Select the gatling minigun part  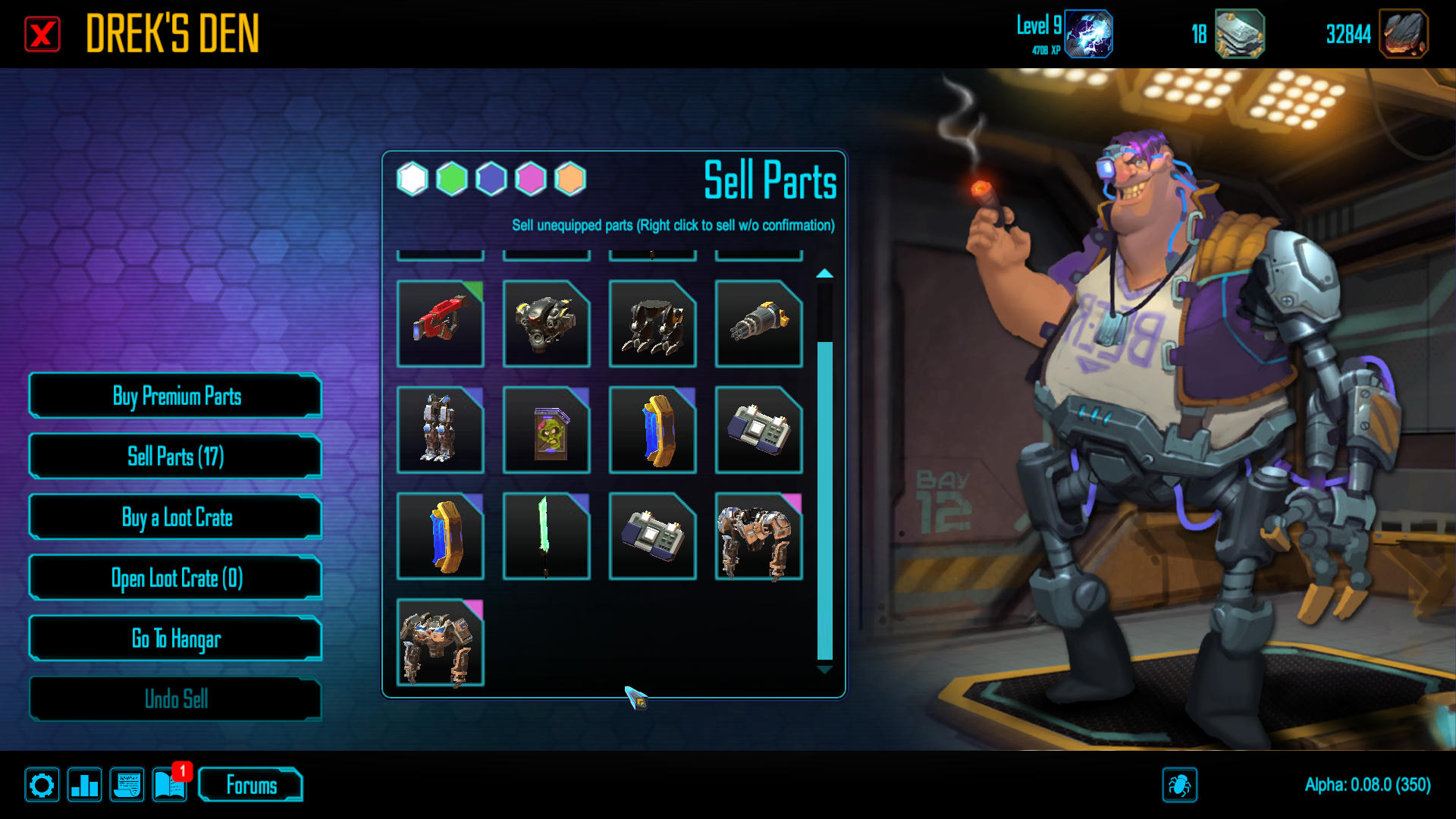[759, 324]
